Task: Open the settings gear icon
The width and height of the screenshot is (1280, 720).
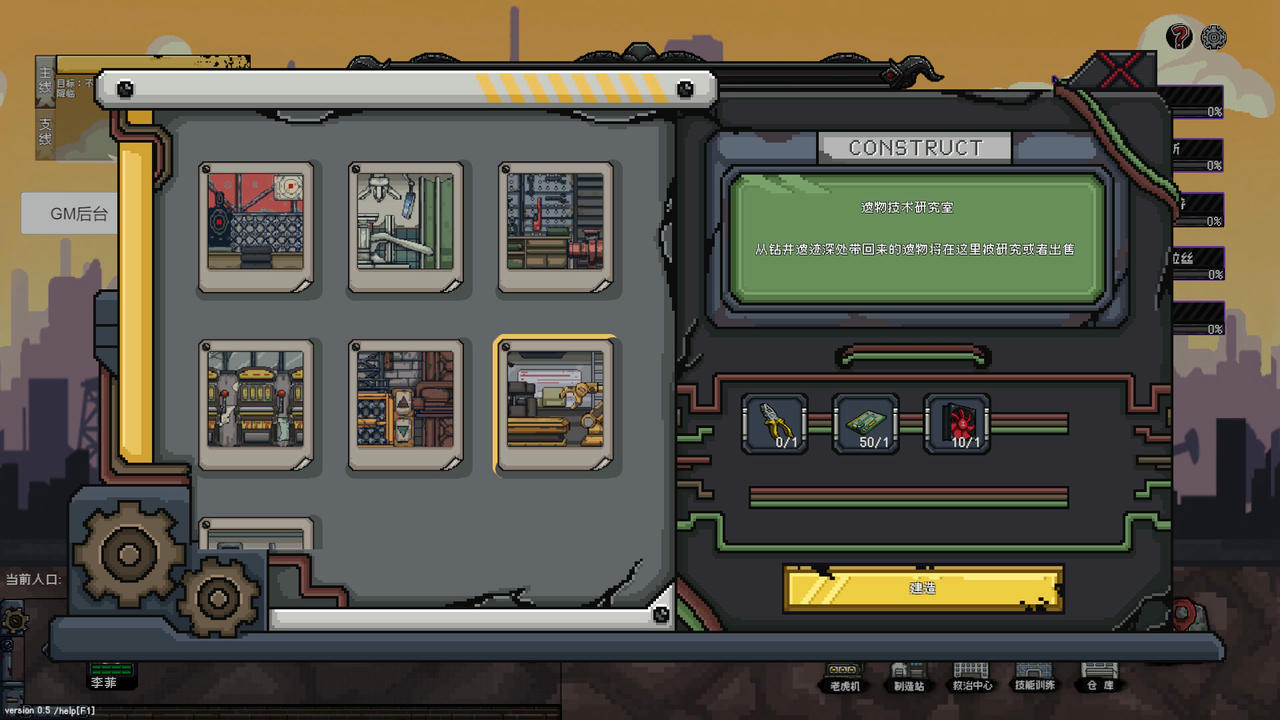Action: (1214, 37)
